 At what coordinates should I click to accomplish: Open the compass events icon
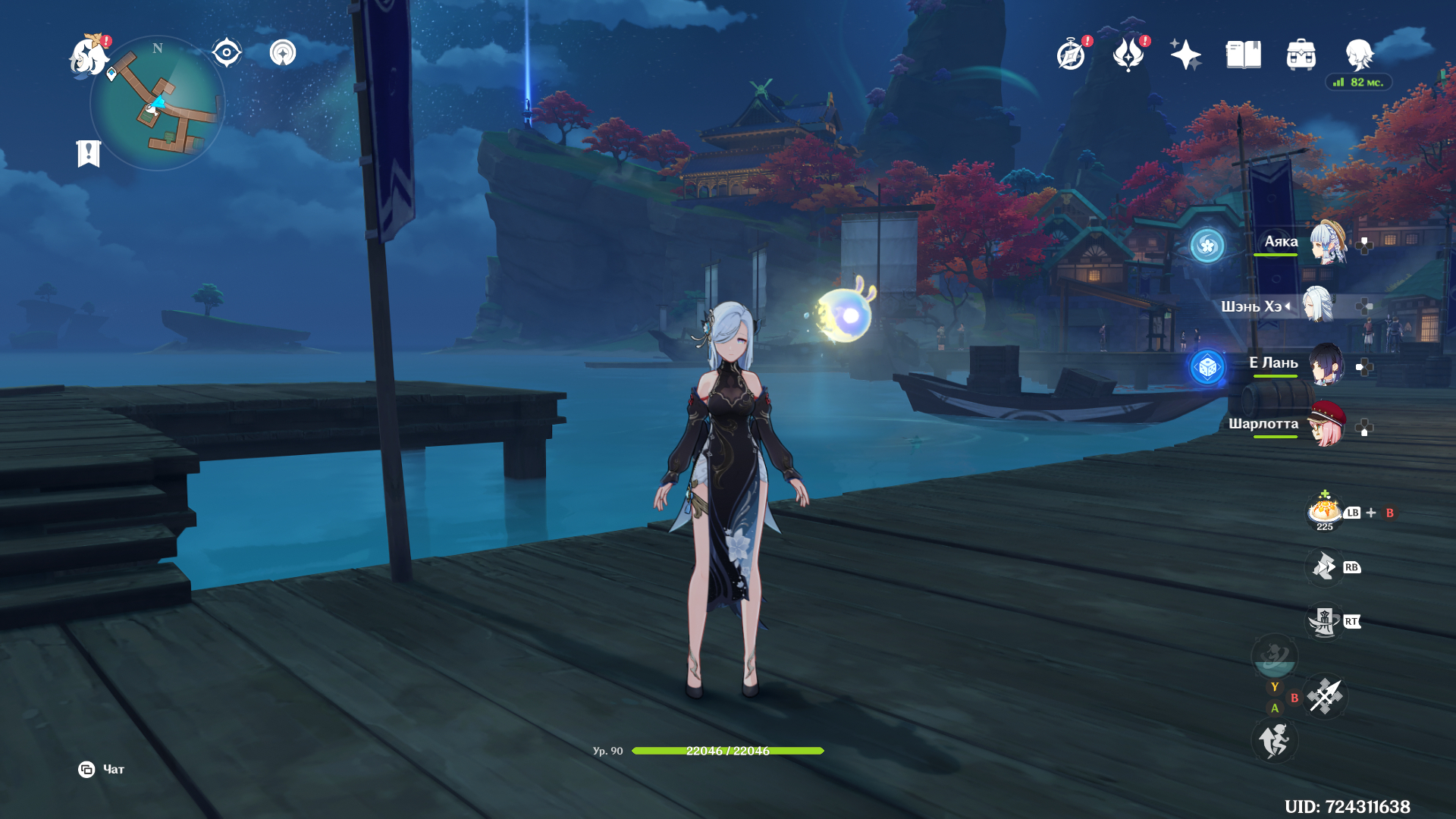point(1071,55)
